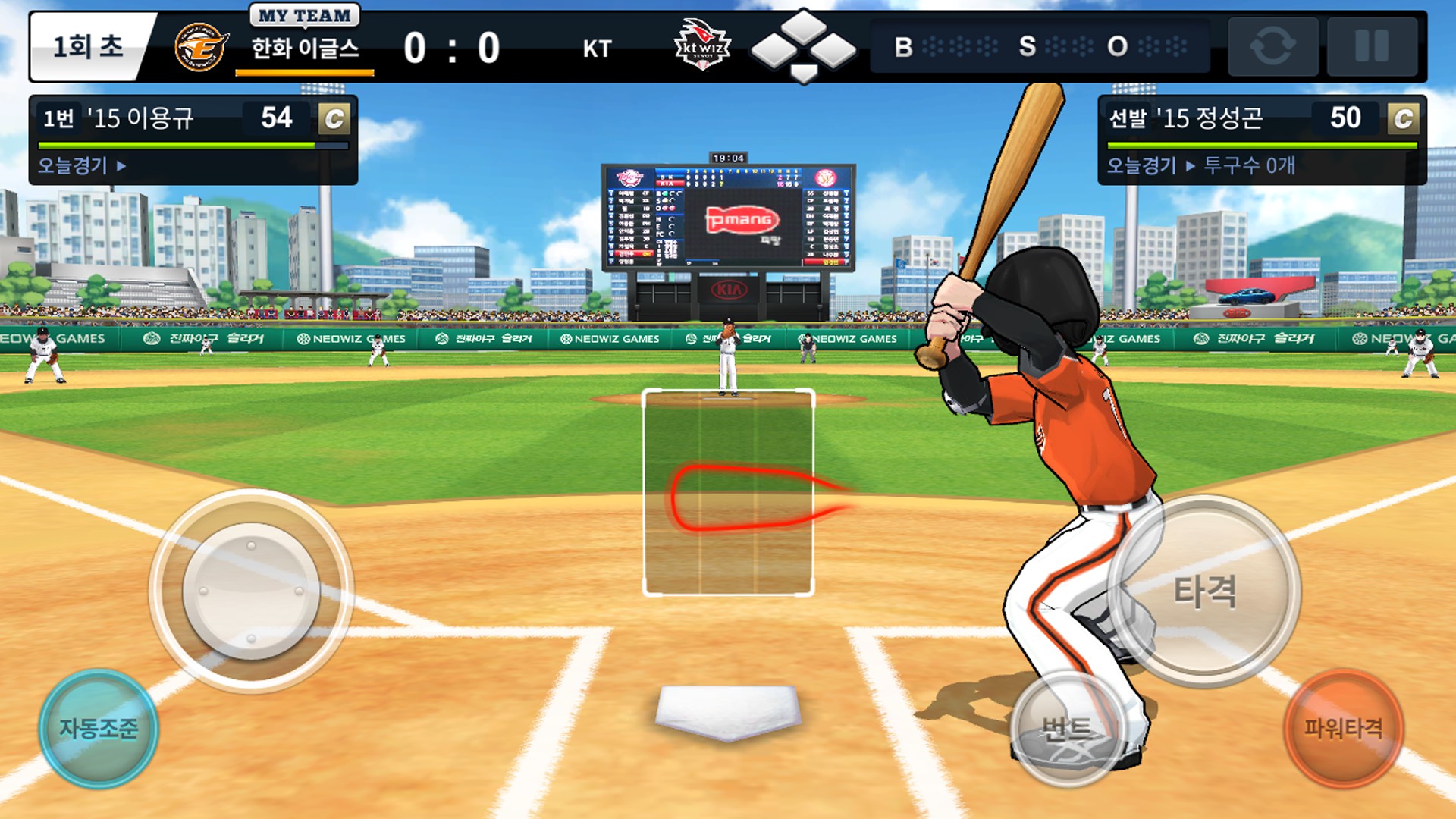Open pitcher 정성곤 player info panel
1456x819 pixels.
1261,140
